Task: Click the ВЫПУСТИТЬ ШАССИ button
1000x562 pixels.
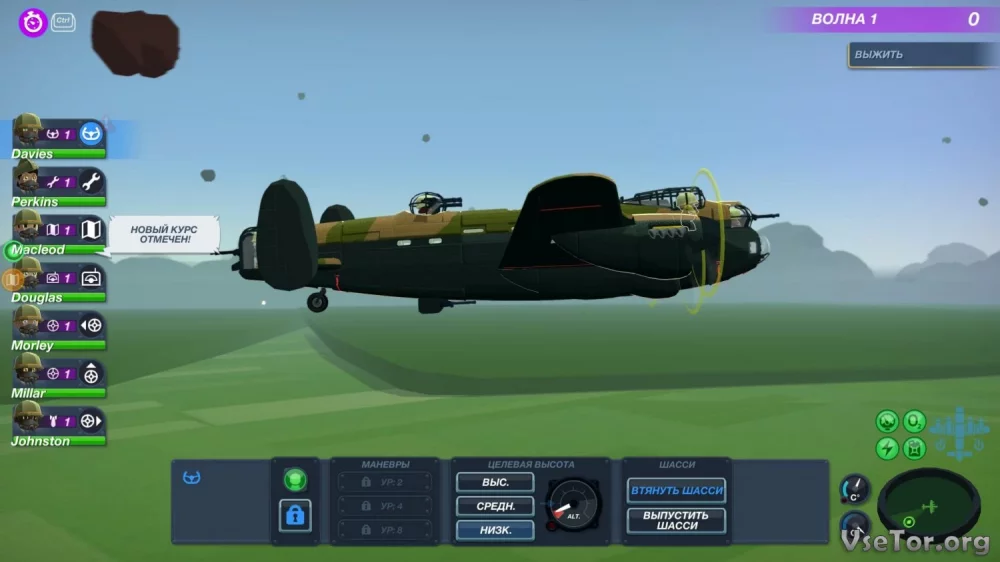Action: click(x=677, y=520)
